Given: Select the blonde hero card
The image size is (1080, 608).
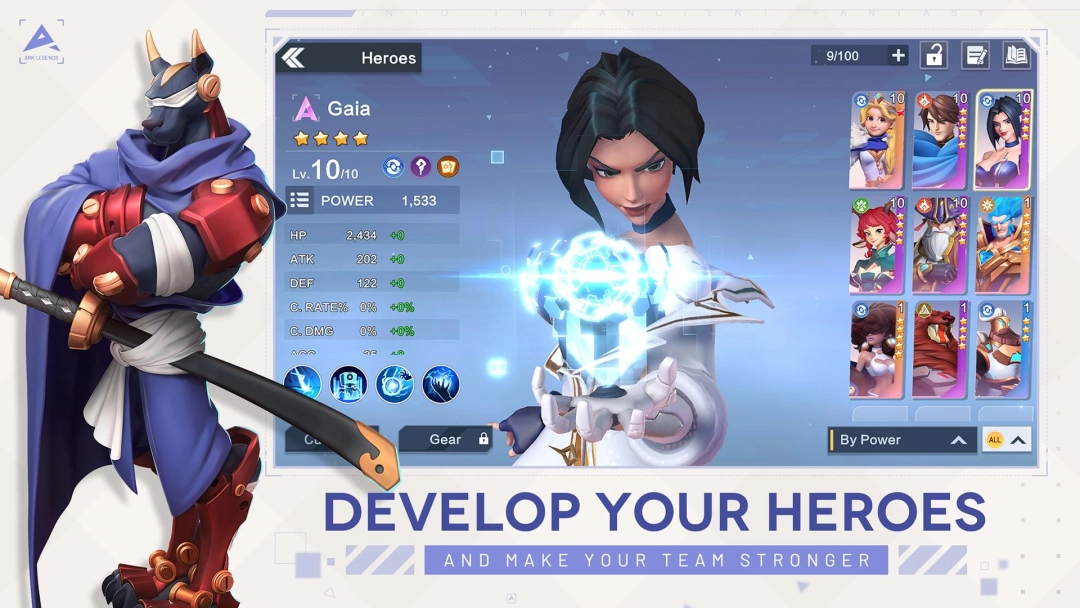Looking at the screenshot, I should tap(877, 140).
